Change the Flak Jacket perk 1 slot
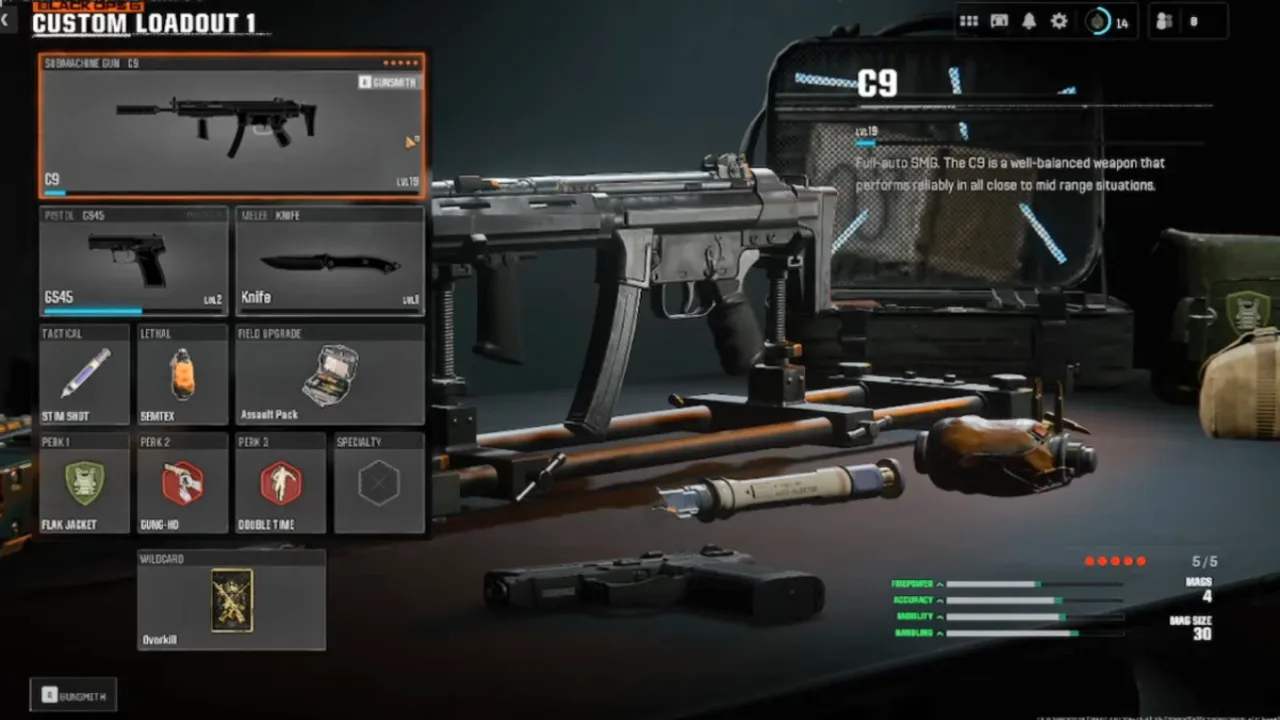This screenshot has width=1280, height=720. tap(85, 483)
